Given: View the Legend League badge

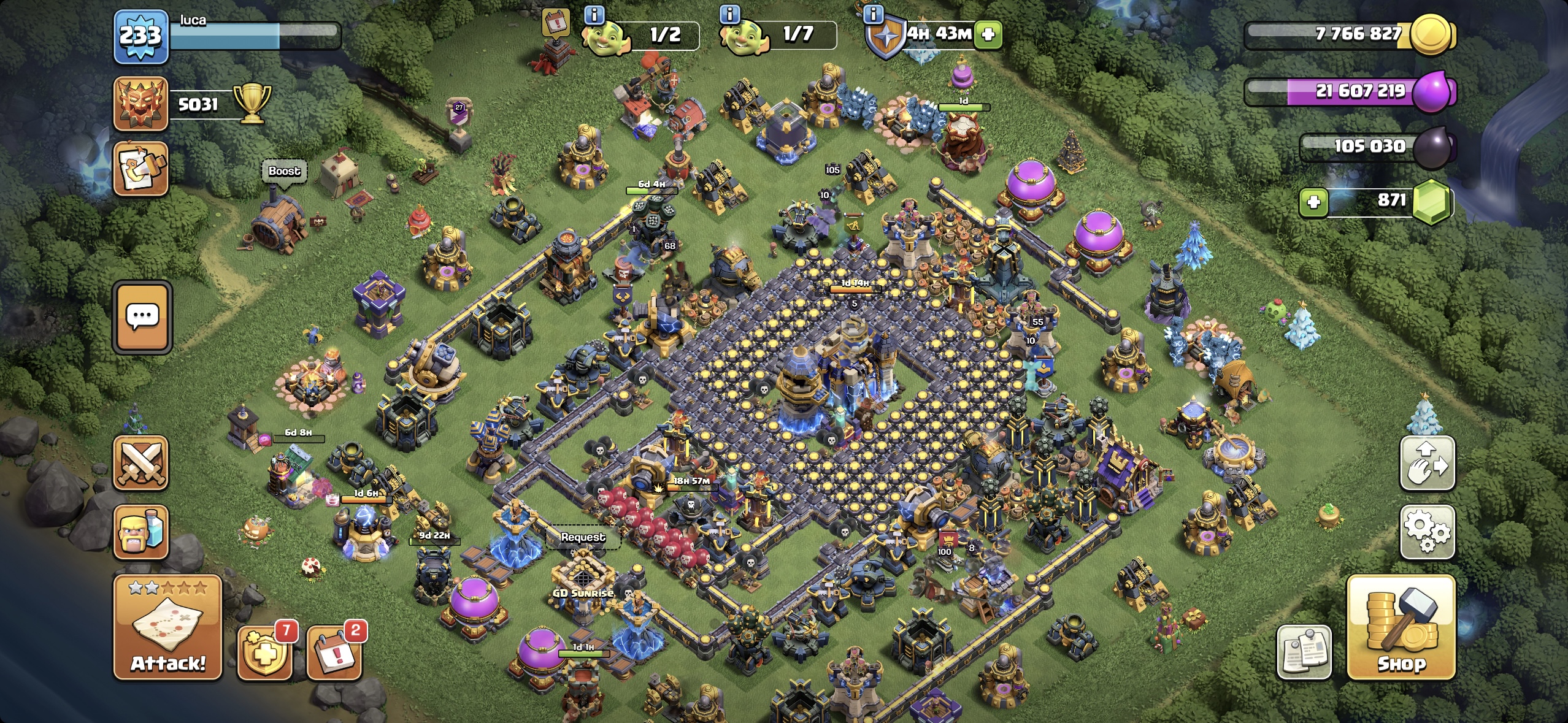Looking at the screenshot, I should 140,101.
